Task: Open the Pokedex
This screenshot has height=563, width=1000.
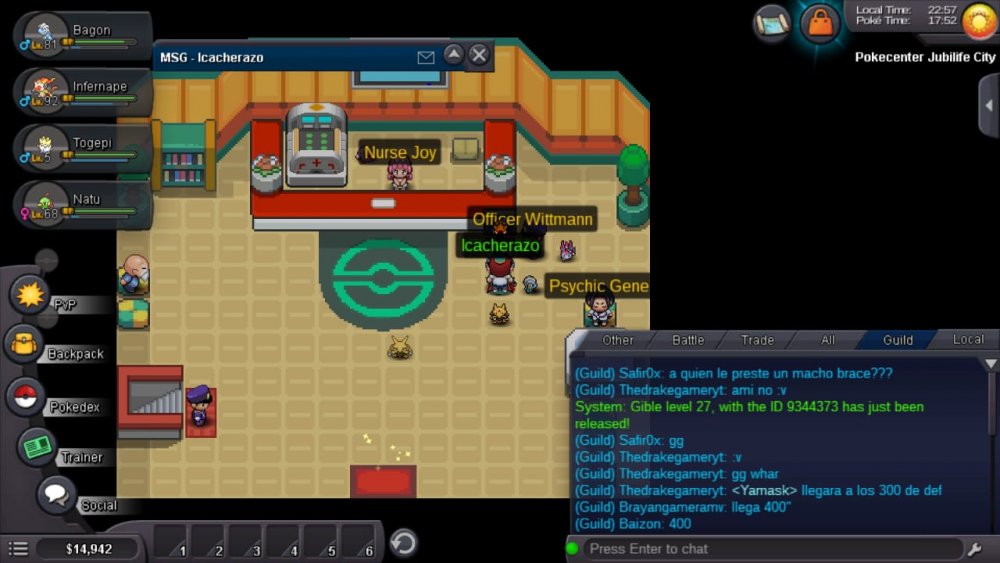Action: click(x=27, y=397)
